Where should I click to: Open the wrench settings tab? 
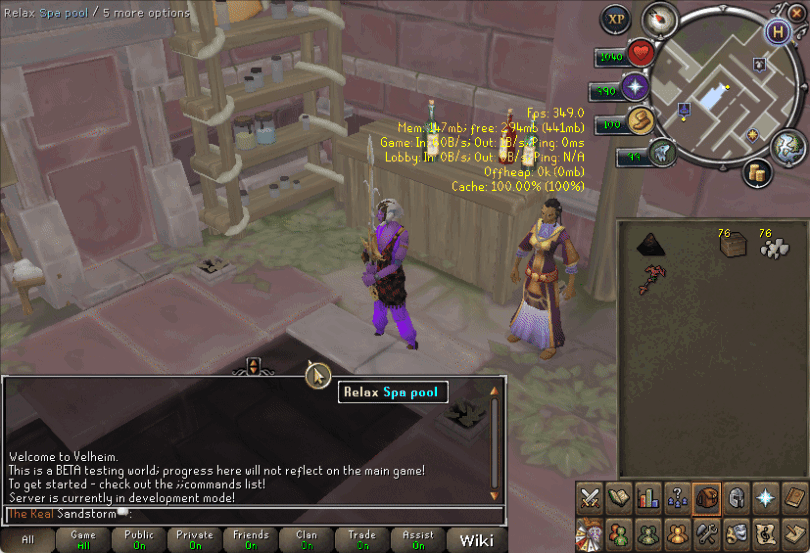coord(708,531)
